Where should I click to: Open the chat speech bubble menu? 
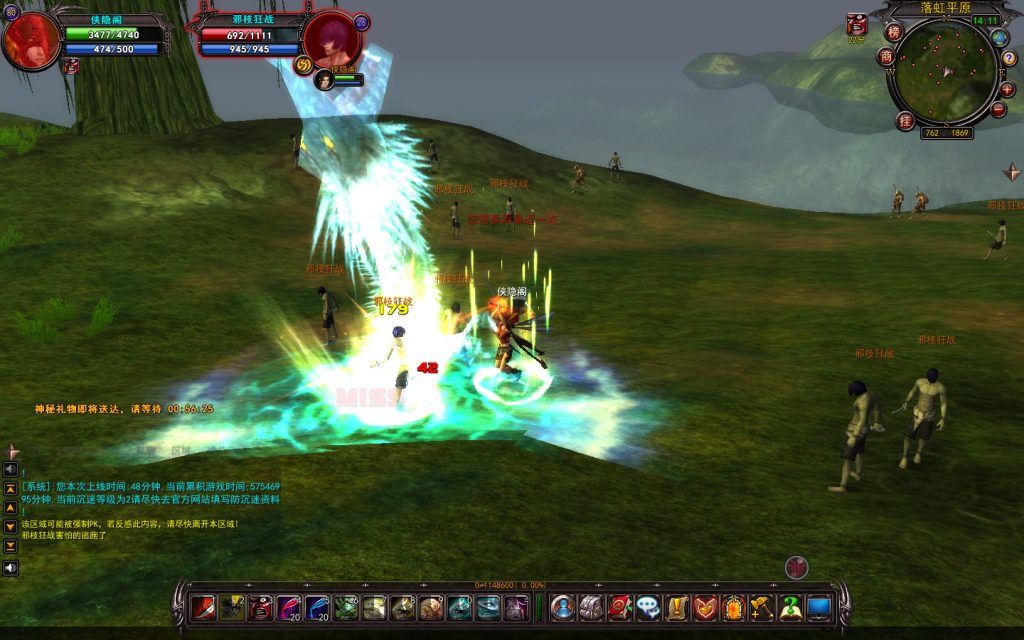(648, 607)
